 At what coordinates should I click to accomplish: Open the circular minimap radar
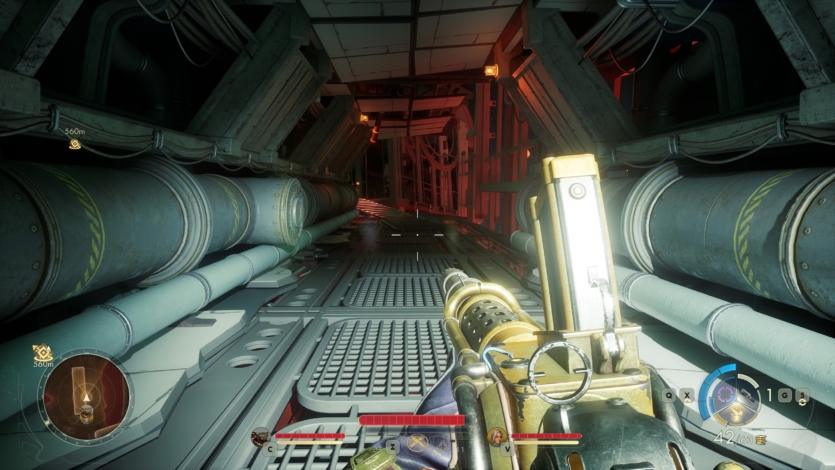tap(85, 397)
